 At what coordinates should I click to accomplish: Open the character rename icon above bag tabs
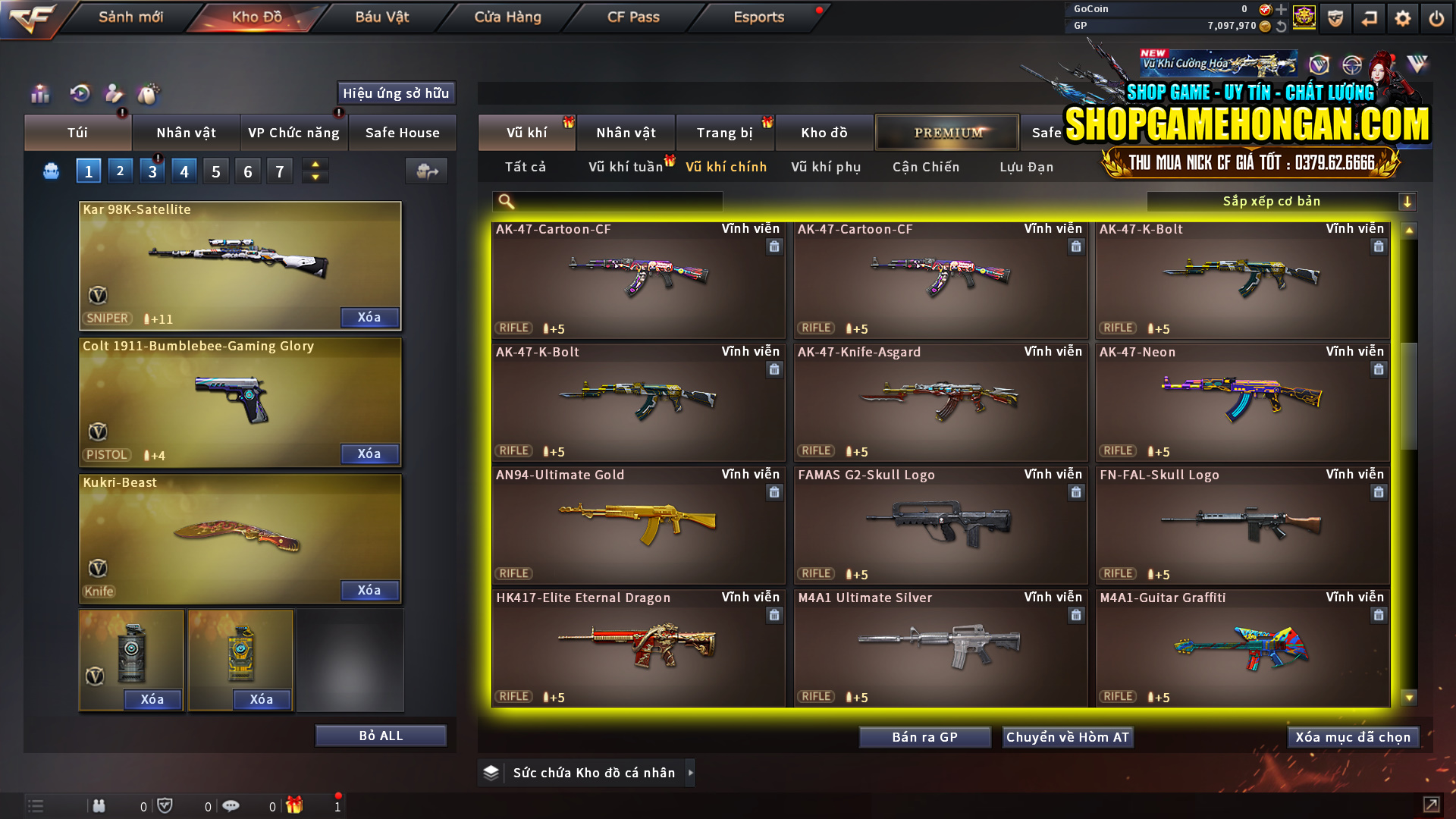pyautogui.click(x=113, y=93)
